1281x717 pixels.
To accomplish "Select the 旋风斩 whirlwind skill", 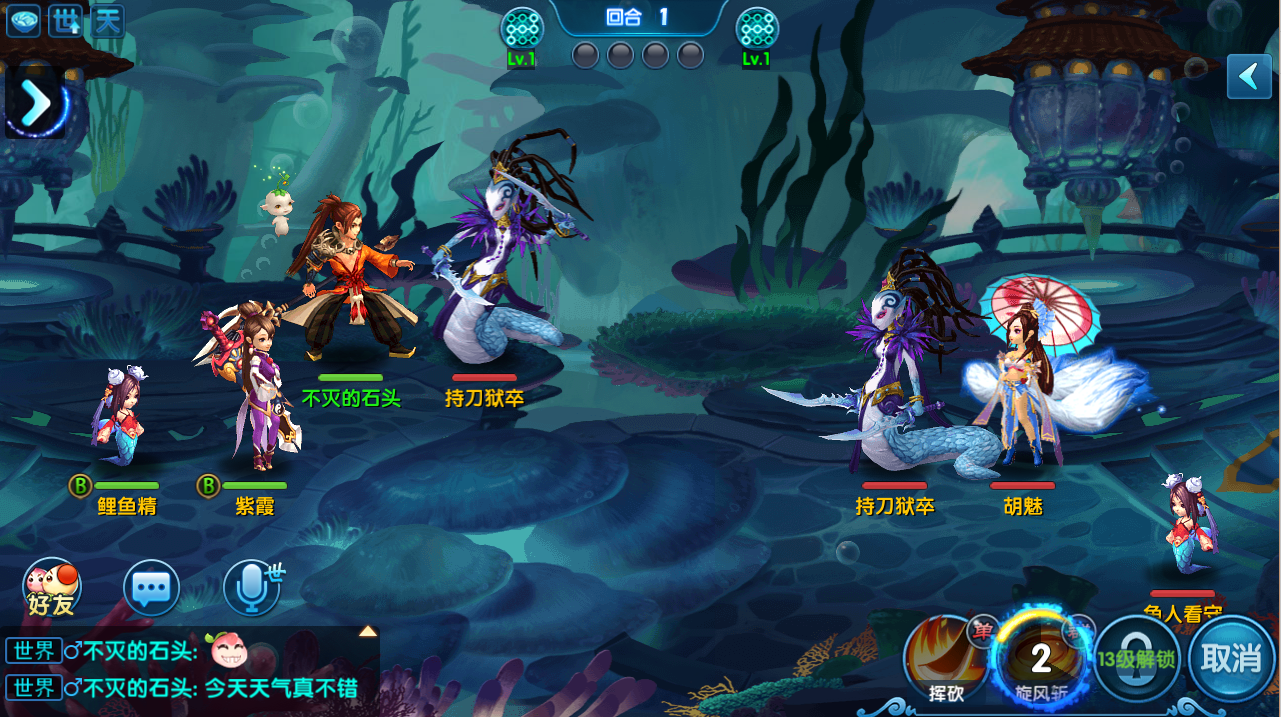I will tap(1040, 660).
